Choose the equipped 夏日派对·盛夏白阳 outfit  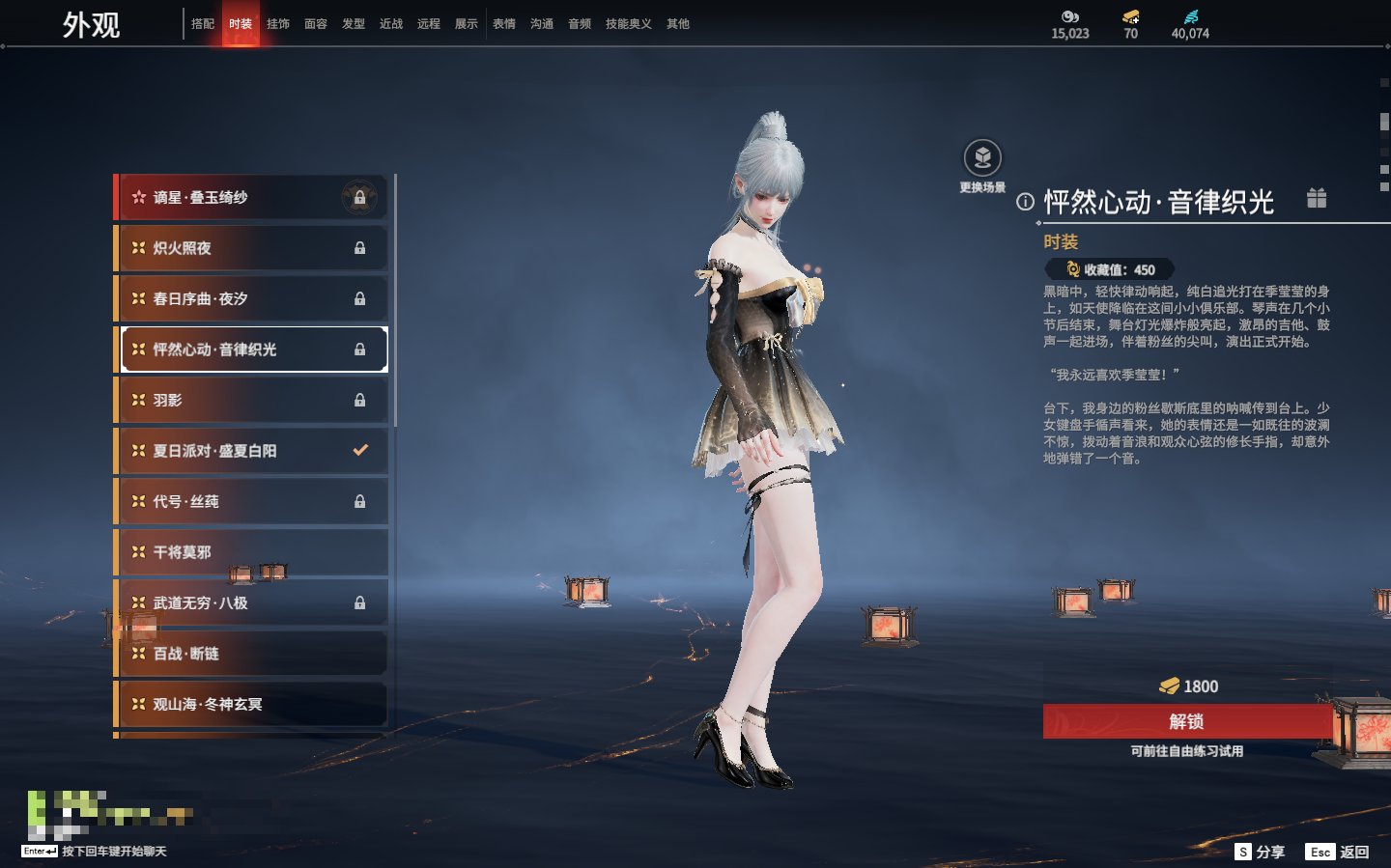pos(251,451)
